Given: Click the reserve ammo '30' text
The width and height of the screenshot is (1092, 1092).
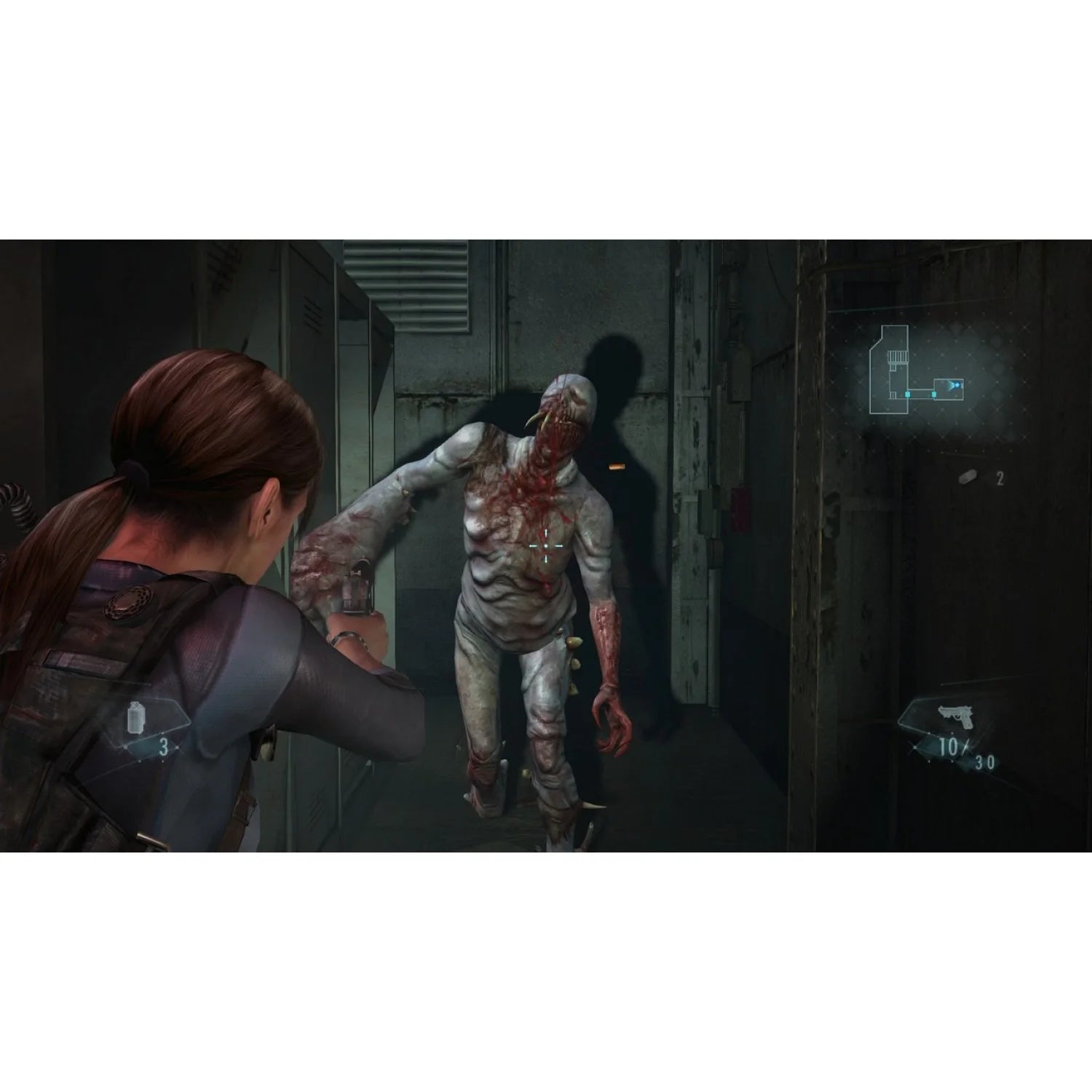Looking at the screenshot, I should pos(985,761).
